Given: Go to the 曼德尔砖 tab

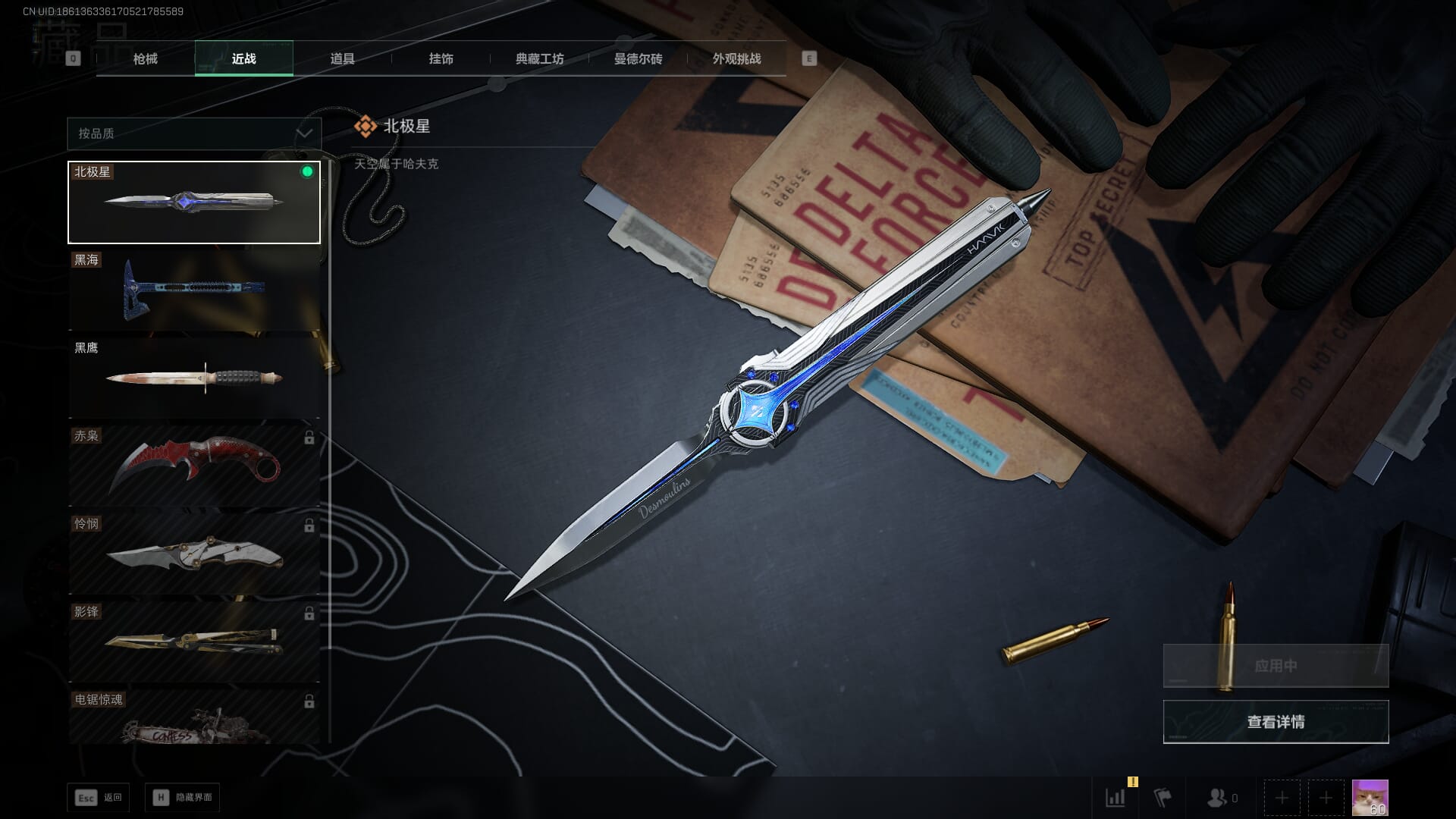Looking at the screenshot, I should point(638,59).
